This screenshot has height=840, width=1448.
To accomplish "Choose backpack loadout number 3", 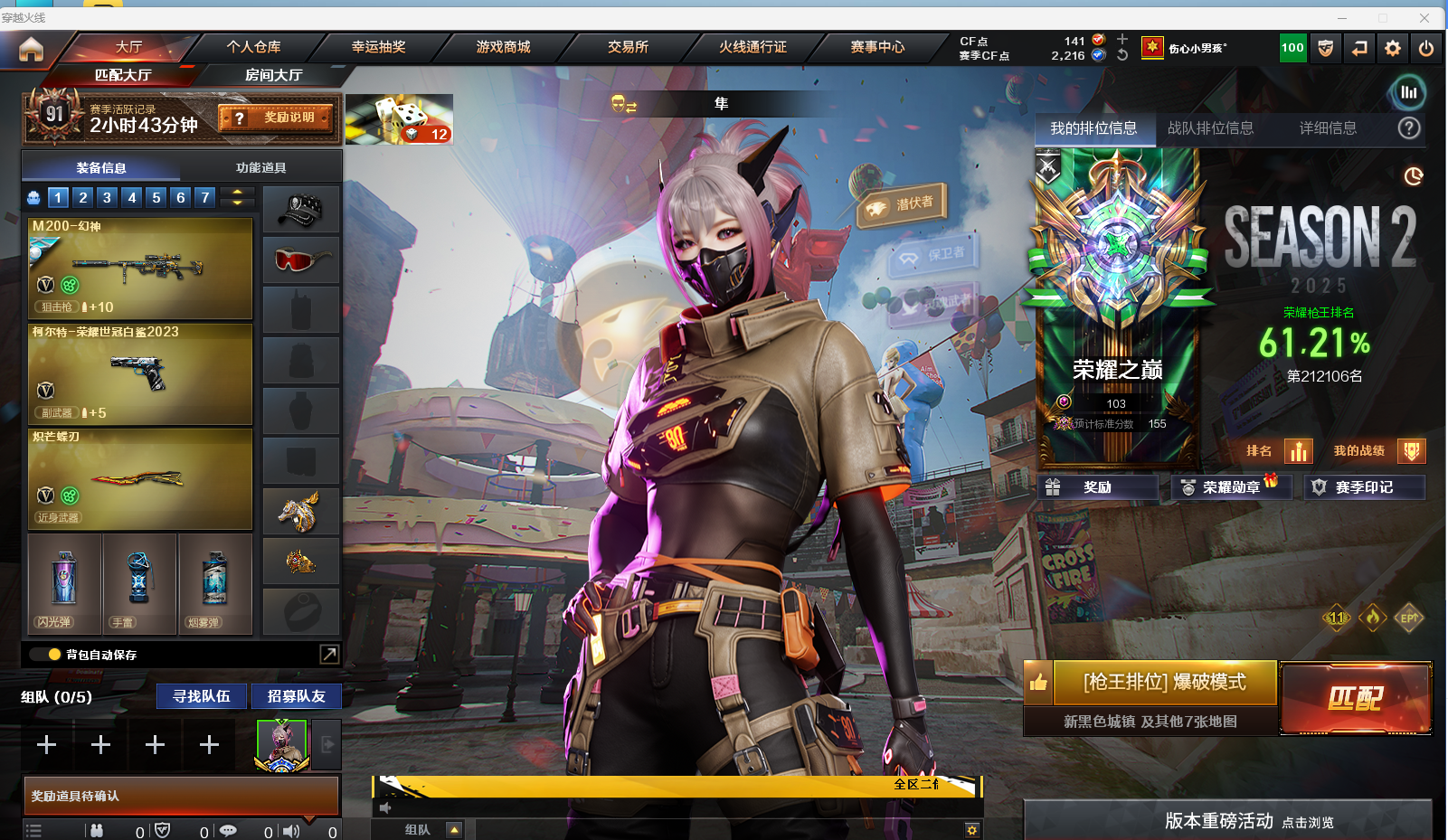I will [107, 197].
